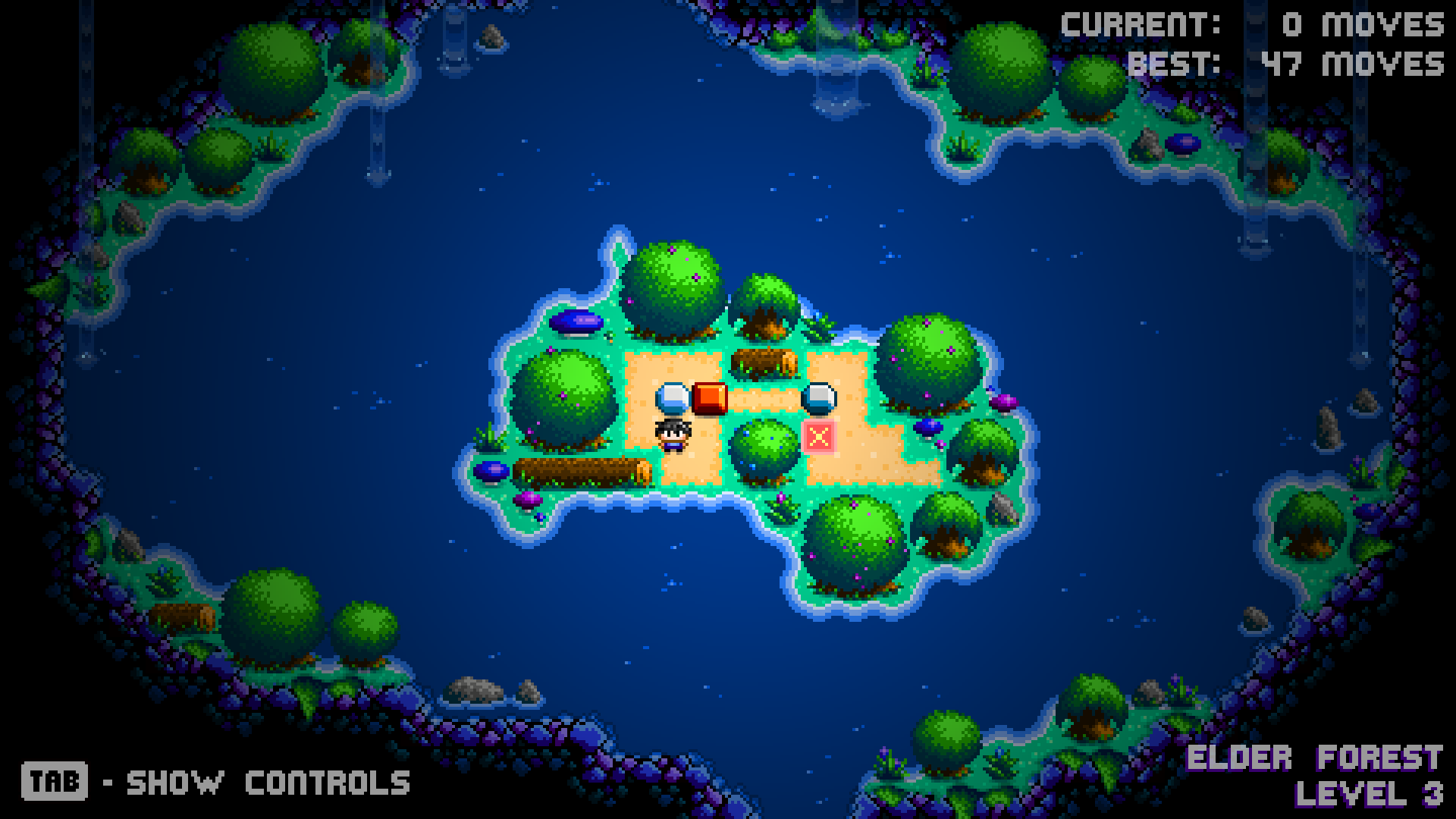Click the horizontal log on the sand path
The height and width of the screenshot is (819, 1456).
click(766, 362)
